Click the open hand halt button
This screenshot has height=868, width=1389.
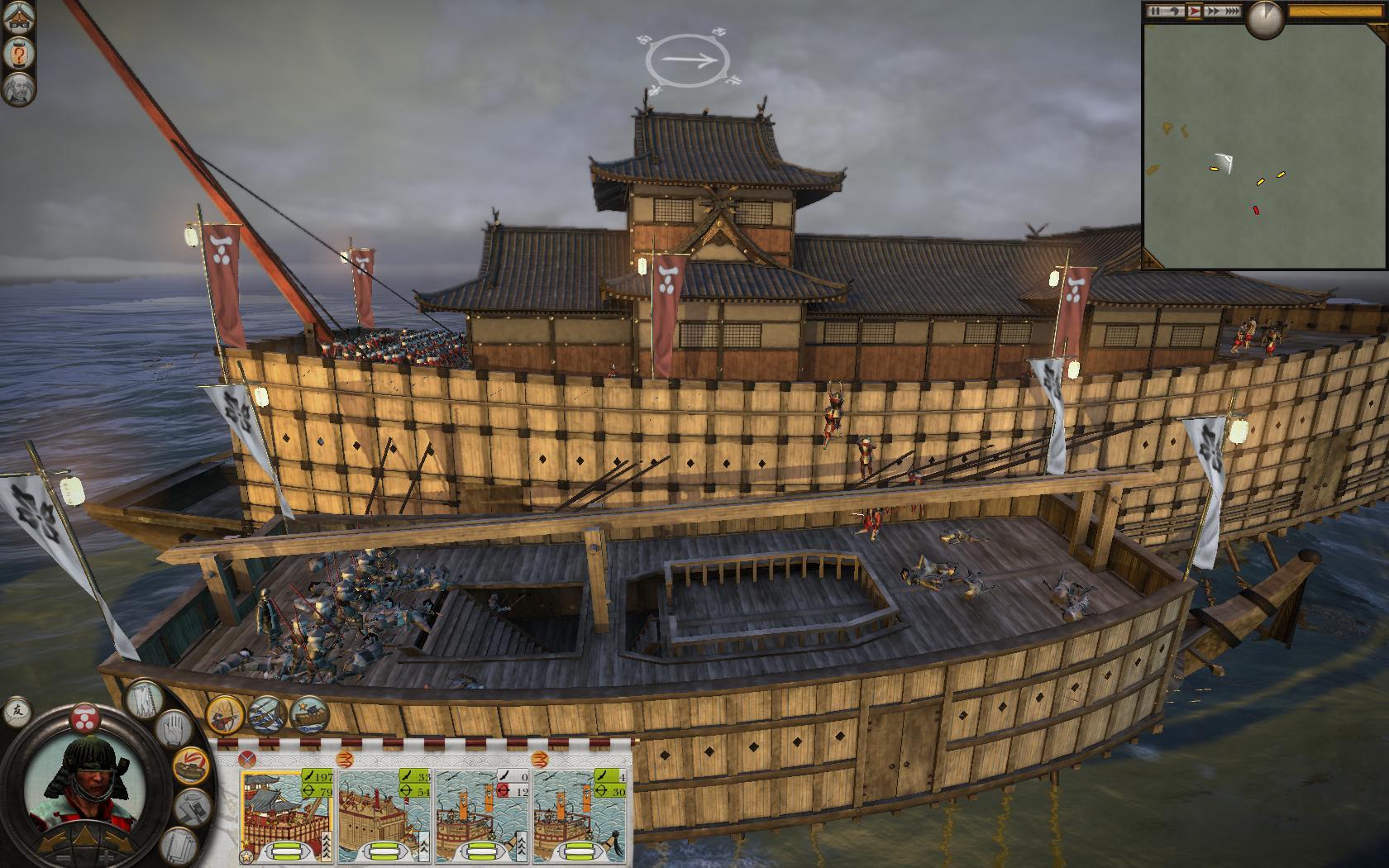point(173,731)
